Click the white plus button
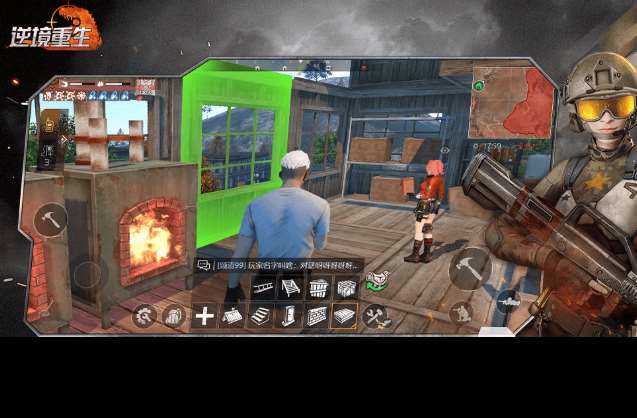This screenshot has height=418, width=637. [204, 317]
